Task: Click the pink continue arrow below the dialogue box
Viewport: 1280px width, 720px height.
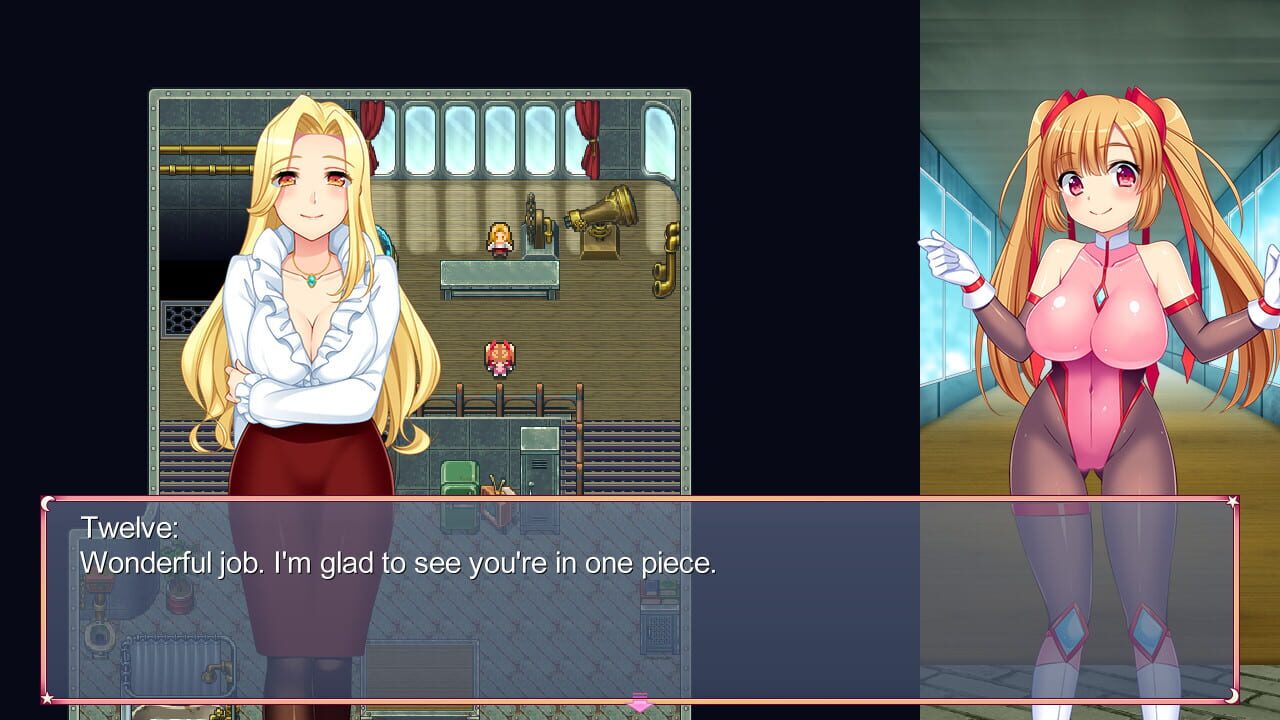Action: 638,703
